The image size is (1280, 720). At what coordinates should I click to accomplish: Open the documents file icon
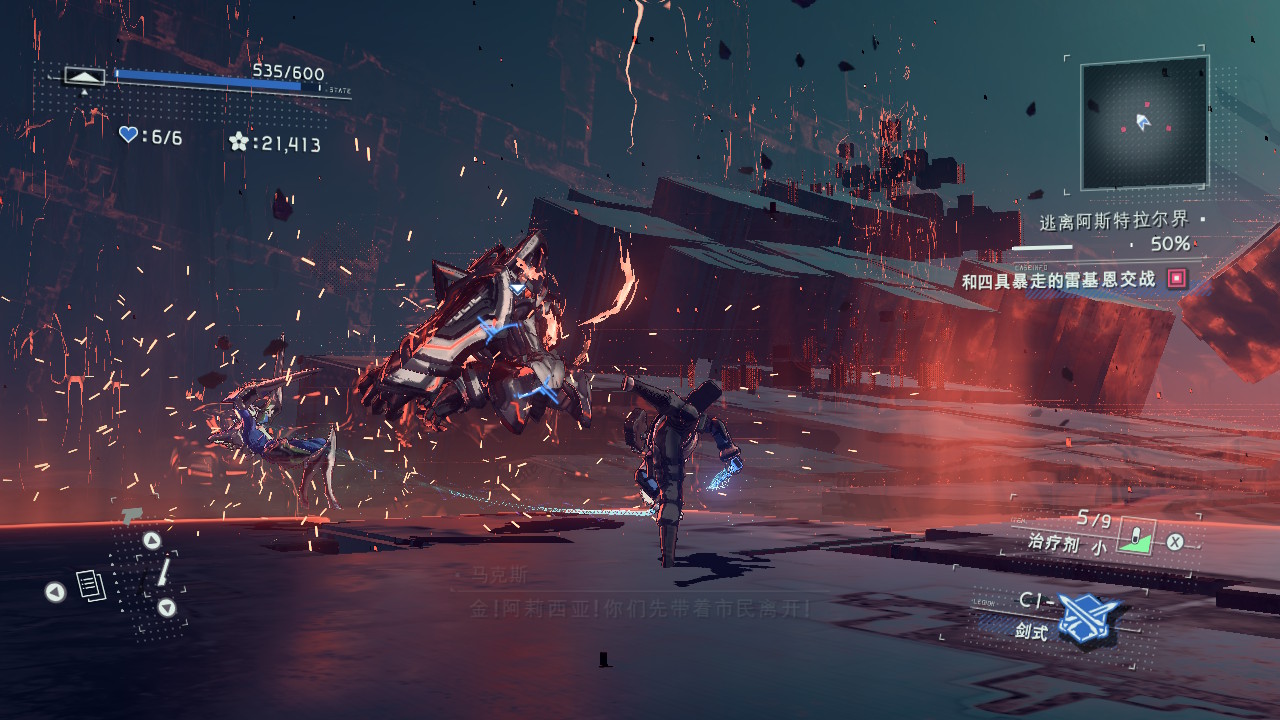91,586
